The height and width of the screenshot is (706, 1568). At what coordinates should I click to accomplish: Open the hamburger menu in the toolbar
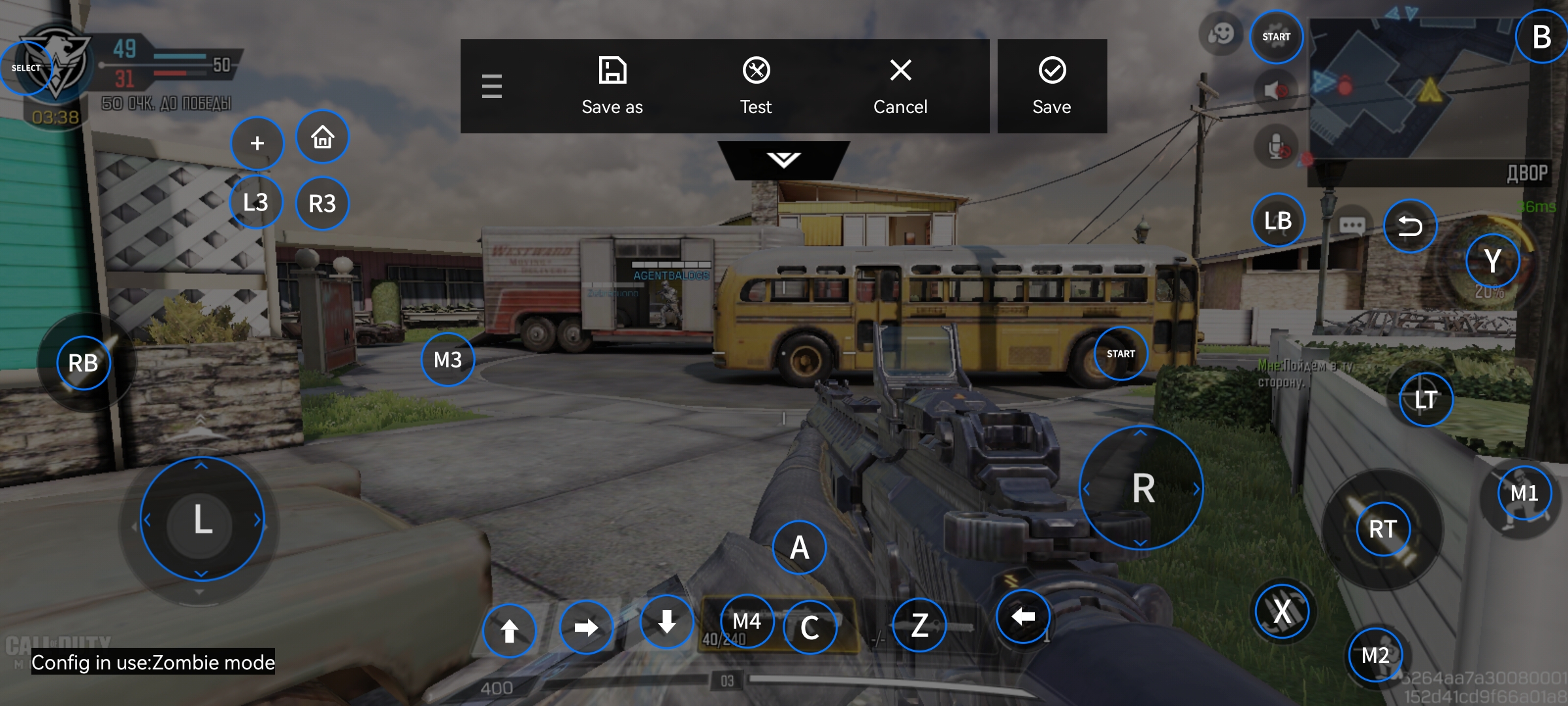coord(492,86)
